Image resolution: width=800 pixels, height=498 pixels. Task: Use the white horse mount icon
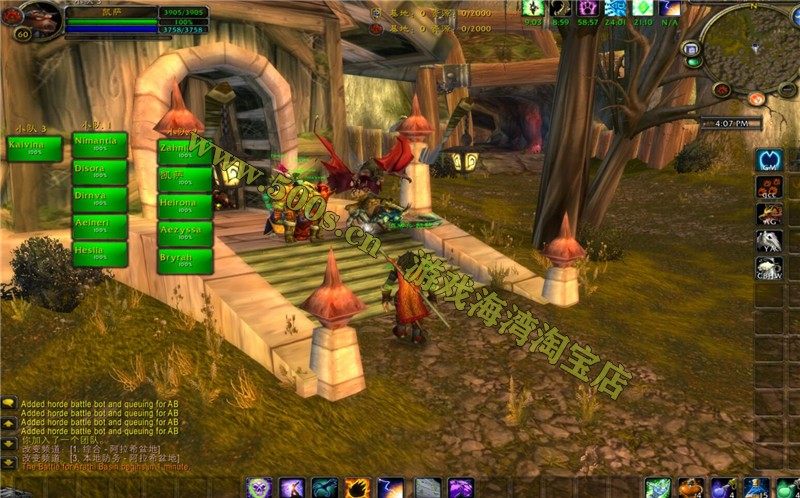(x=768, y=241)
